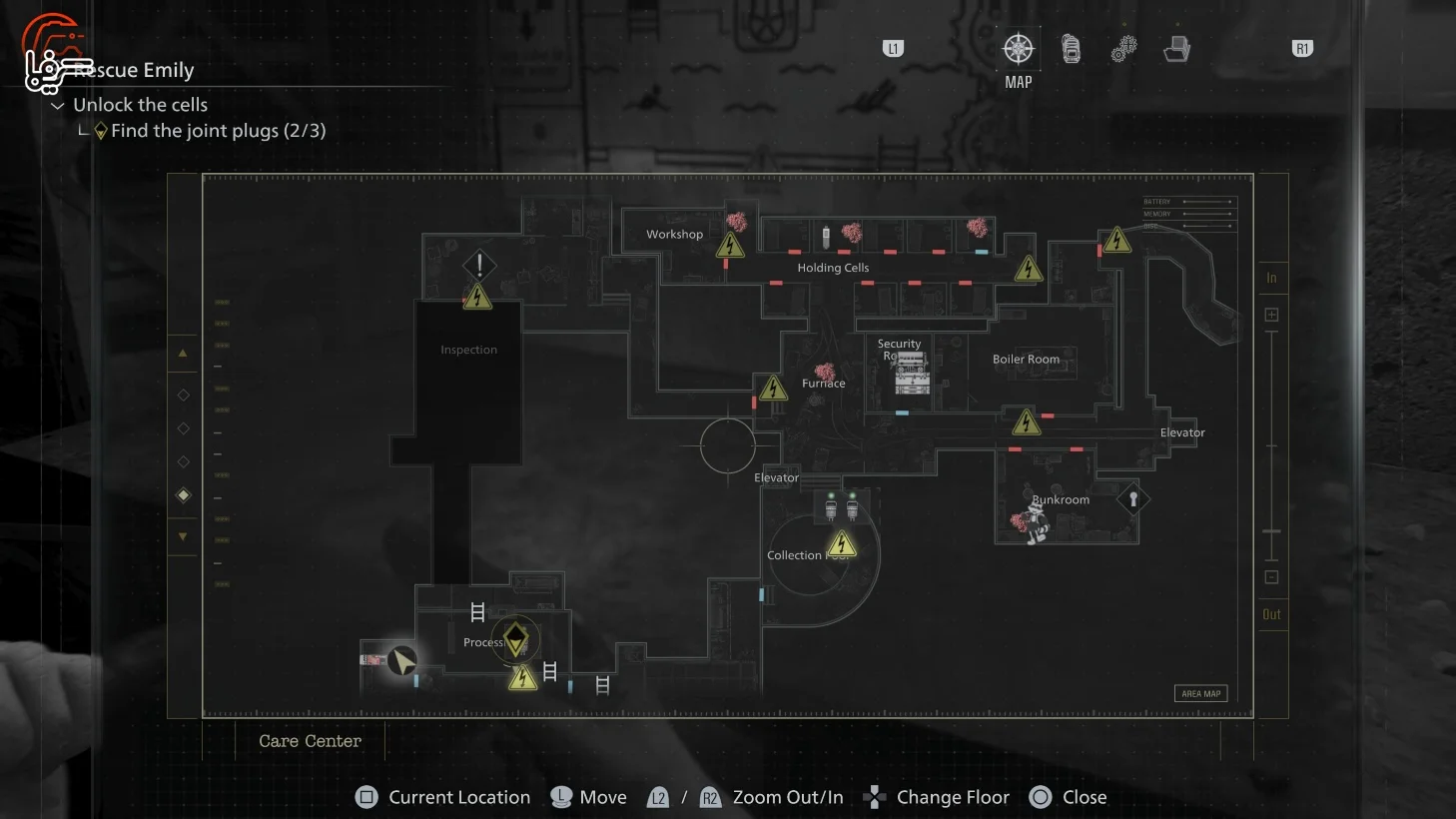The height and width of the screenshot is (819, 1456).
Task: Click the map zoom slider handle
Action: click(x=1271, y=531)
